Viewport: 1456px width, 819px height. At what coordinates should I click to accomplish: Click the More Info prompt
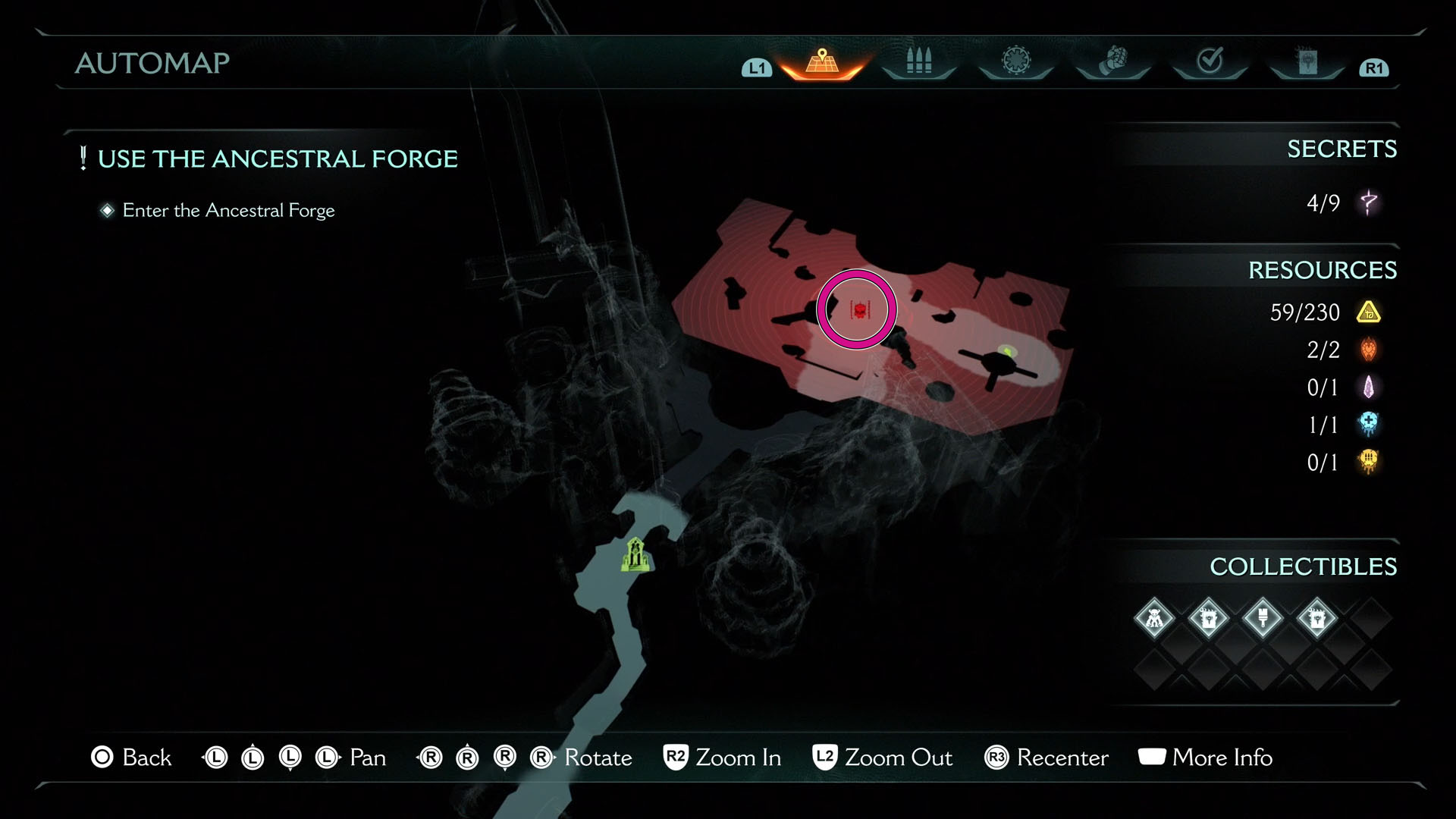(x=1205, y=758)
